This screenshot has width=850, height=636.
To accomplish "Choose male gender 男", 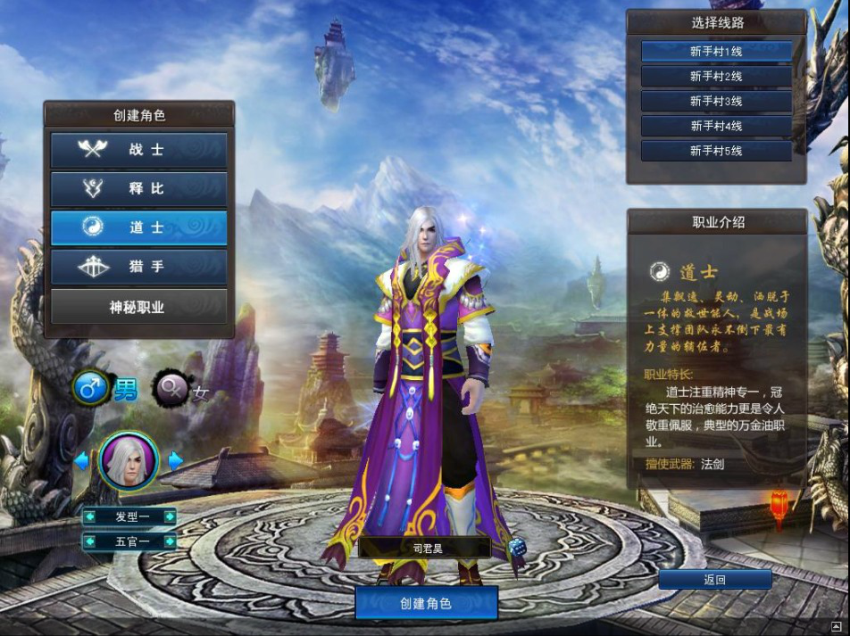I will [x=92, y=389].
